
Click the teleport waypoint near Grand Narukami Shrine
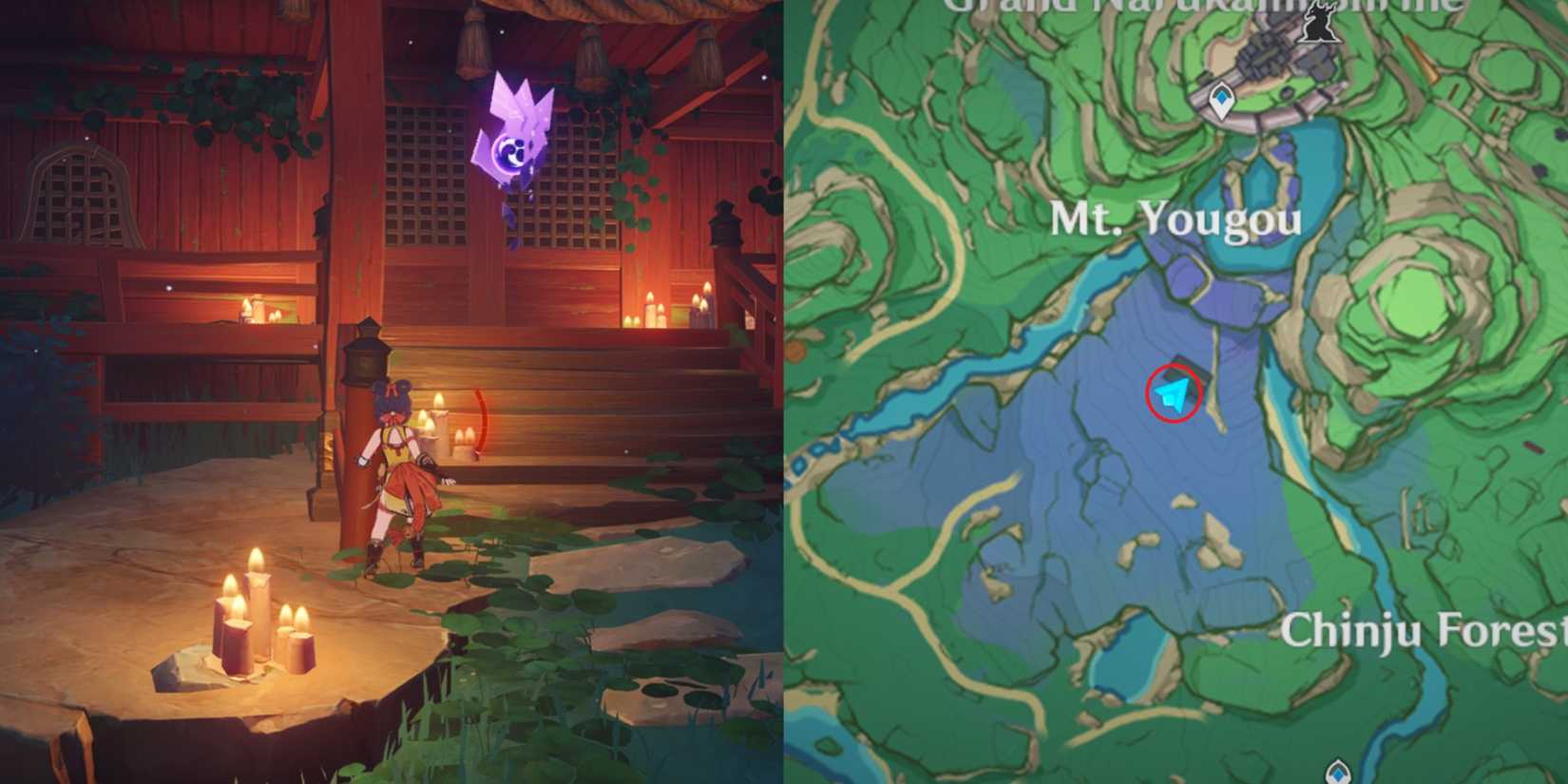pyautogui.click(x=1221, y=101)
